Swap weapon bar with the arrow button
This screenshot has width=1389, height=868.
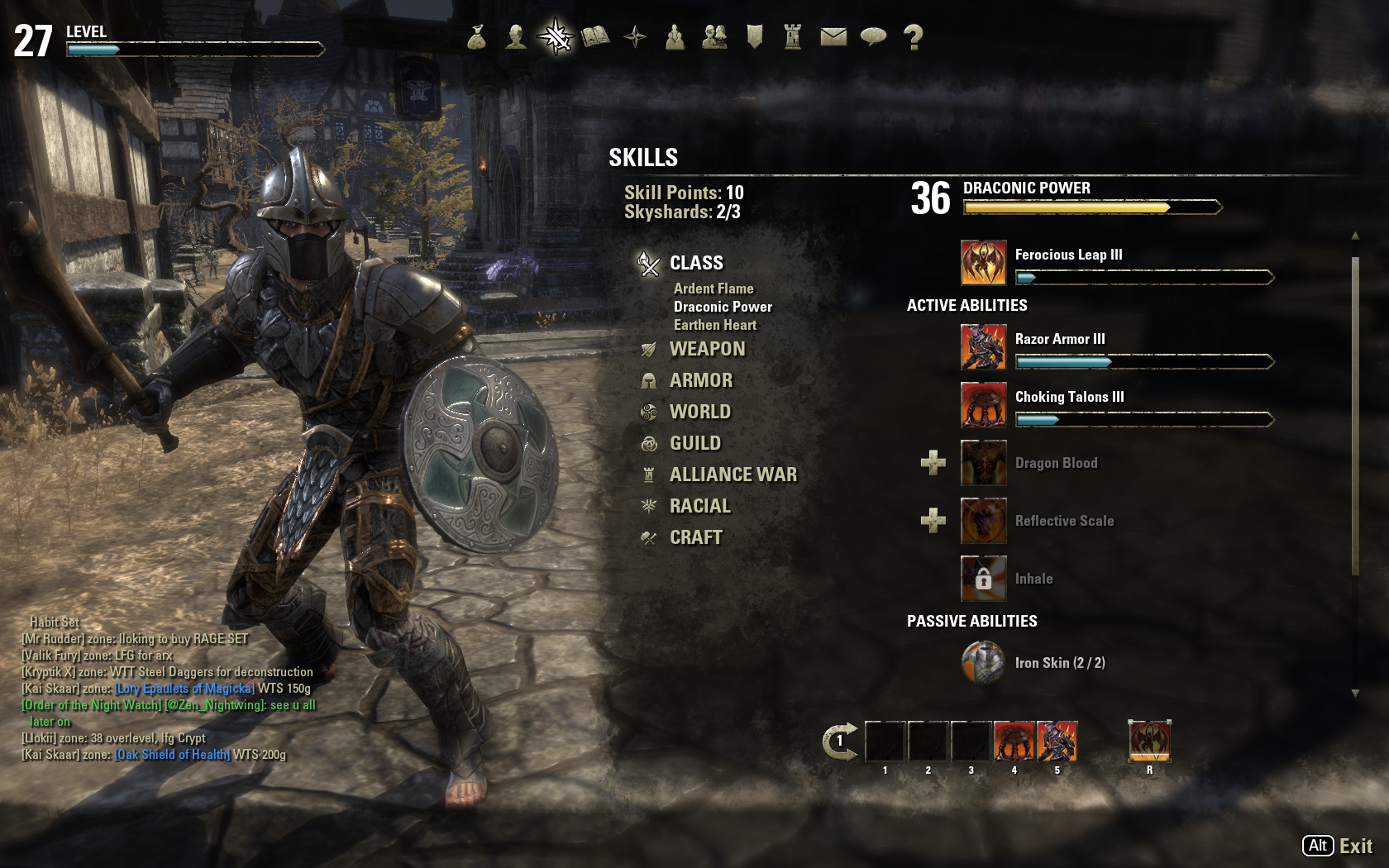point(839,742)
